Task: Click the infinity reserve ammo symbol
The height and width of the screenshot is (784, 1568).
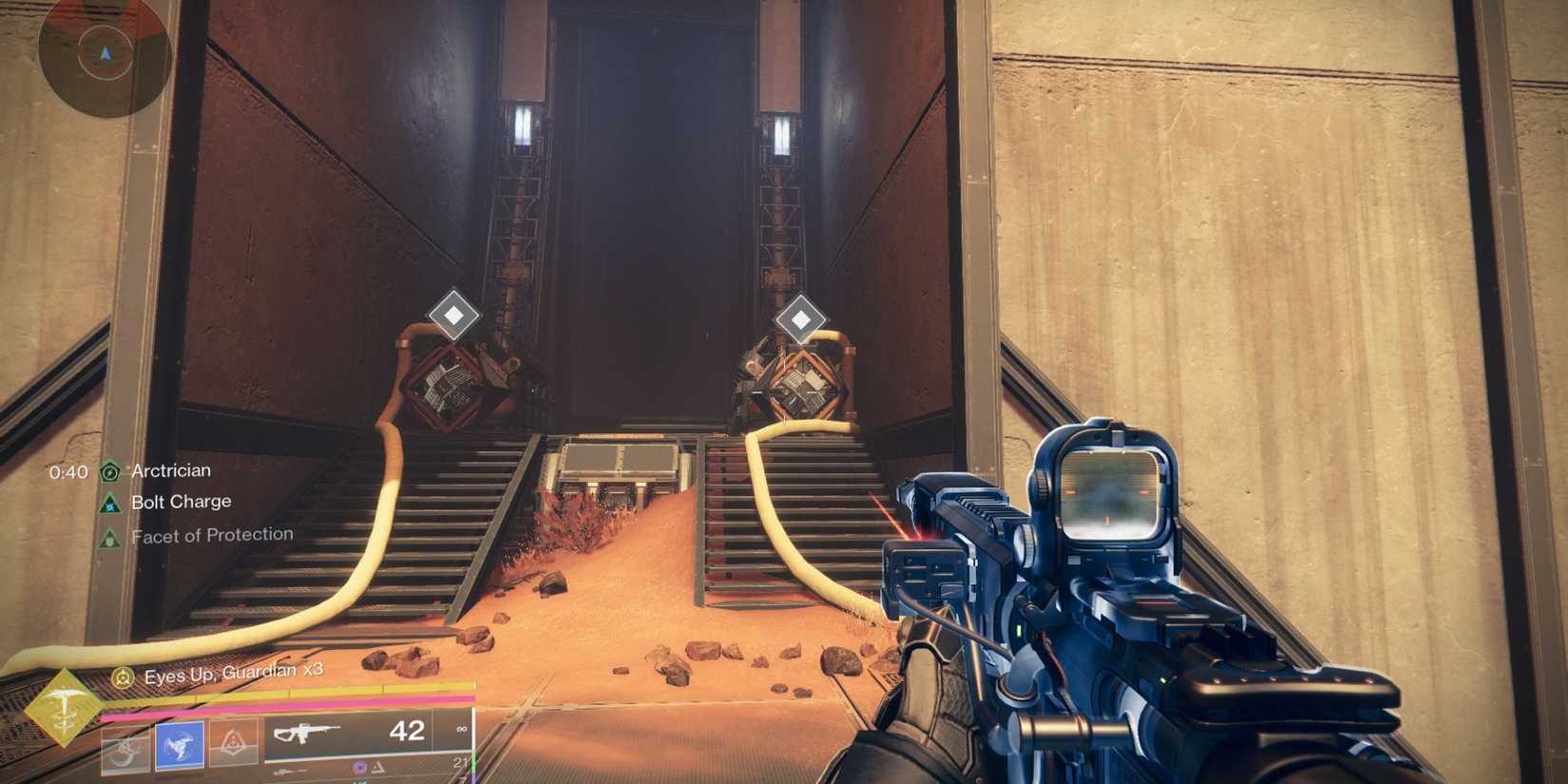Action: pos(461,727)
